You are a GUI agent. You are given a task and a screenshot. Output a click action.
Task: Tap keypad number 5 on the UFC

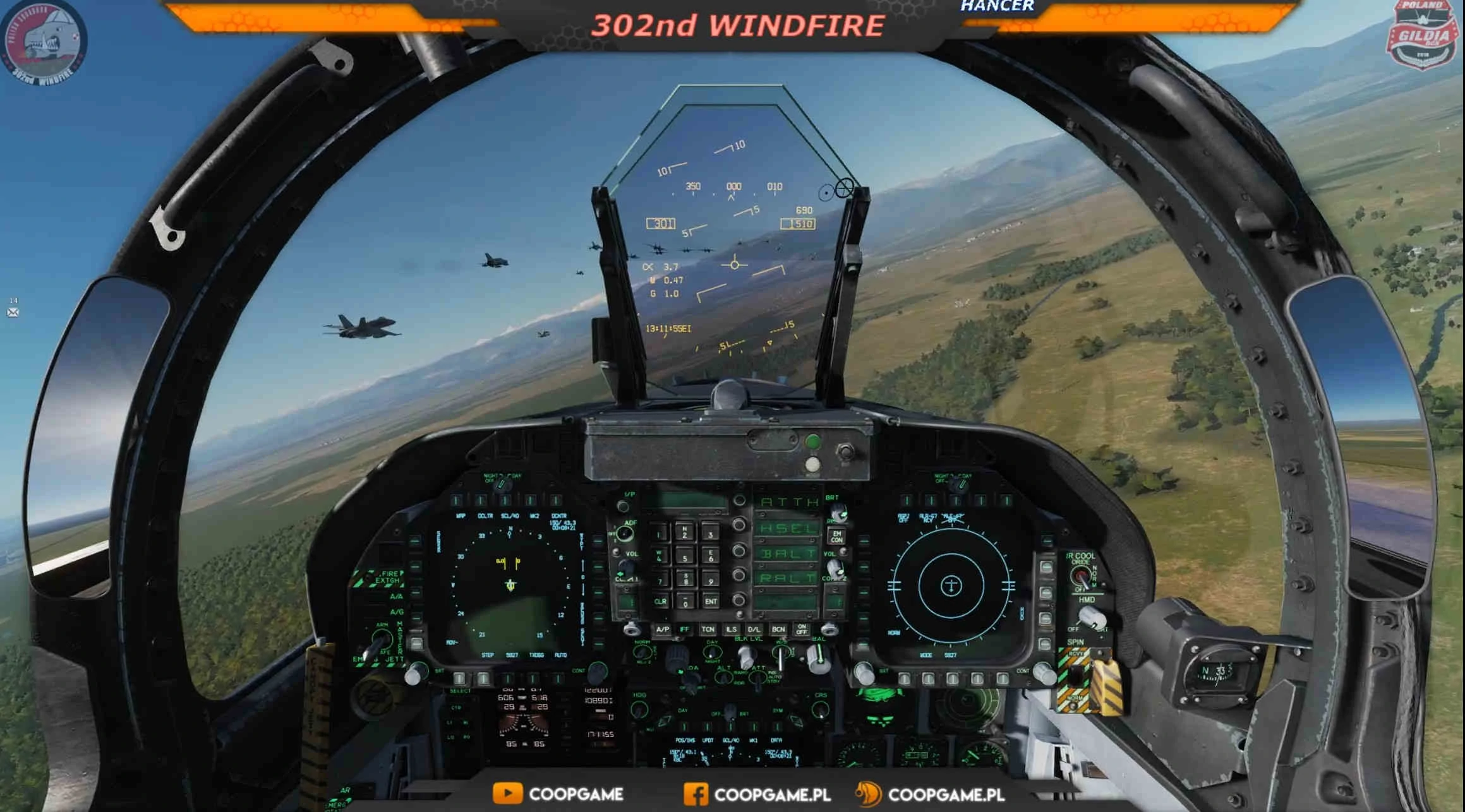pos(685,558)
